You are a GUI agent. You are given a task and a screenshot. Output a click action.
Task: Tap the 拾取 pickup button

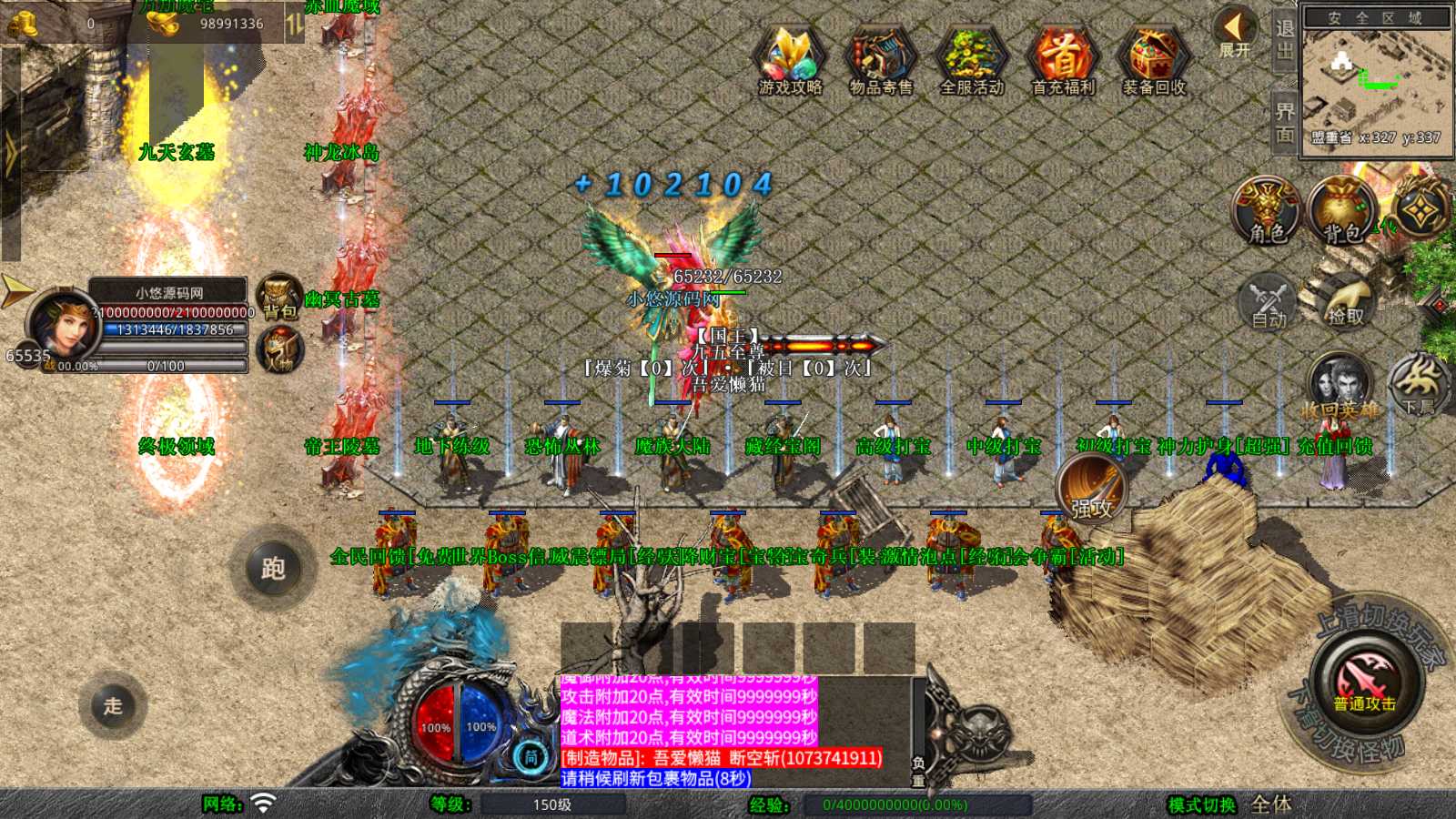(1345, 300)
